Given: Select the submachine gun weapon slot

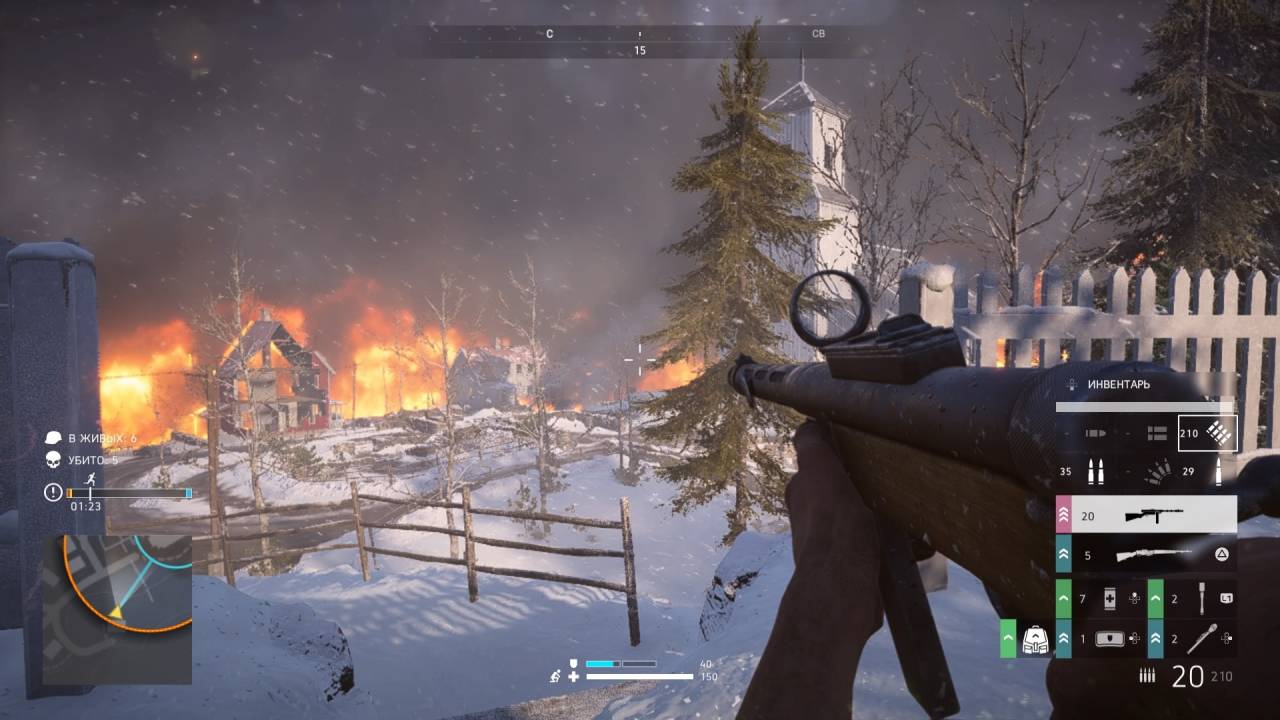Looking at the screenshot, I should 1153,514.
